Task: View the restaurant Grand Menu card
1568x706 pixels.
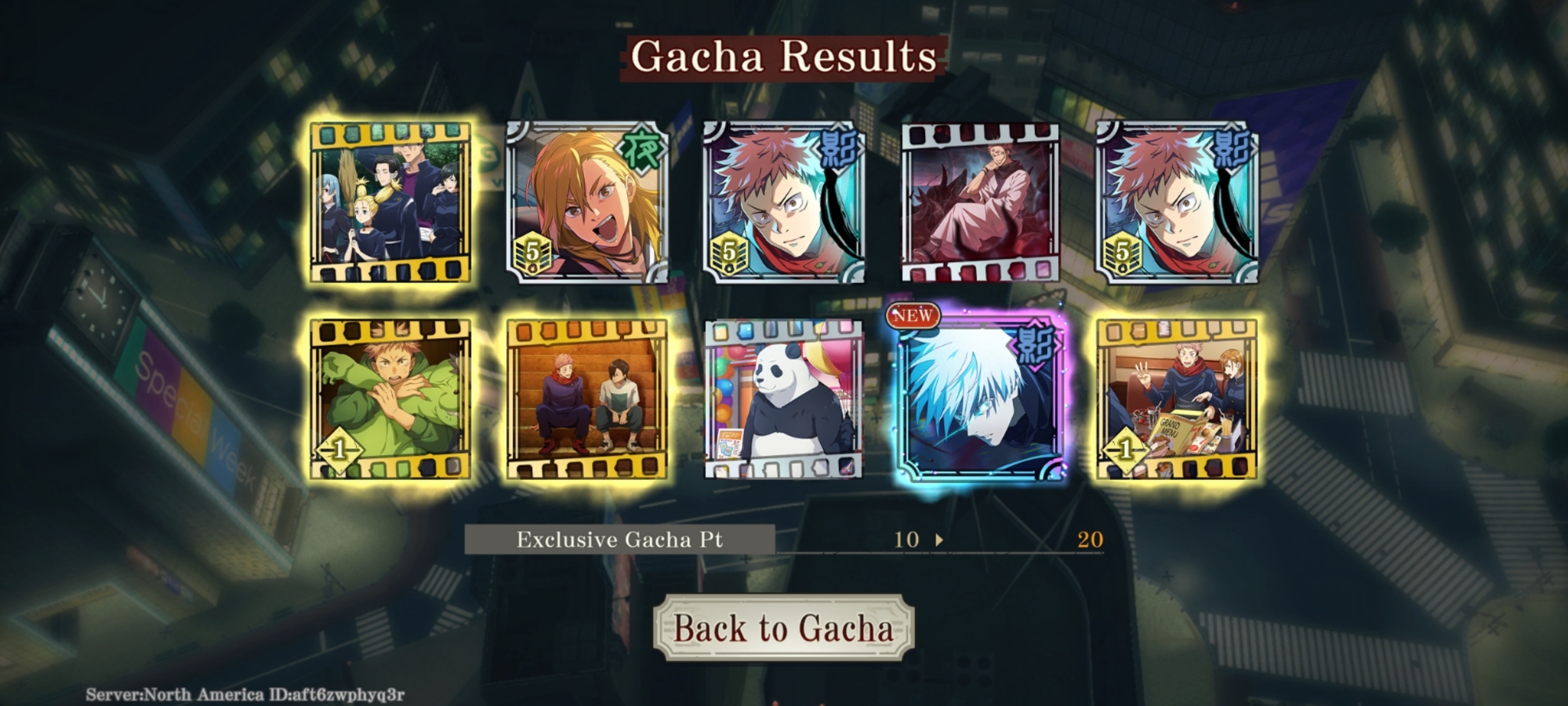Action: [x=1176, y=398]
